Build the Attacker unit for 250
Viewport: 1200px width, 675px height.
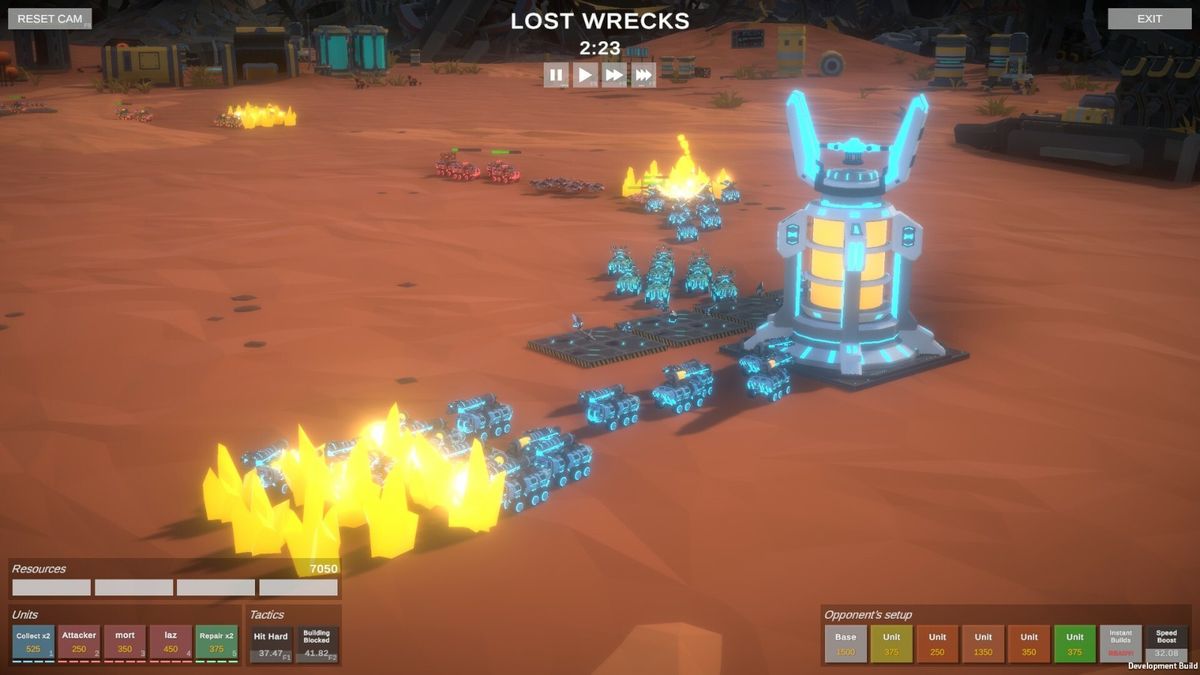[x=79, y=643]
